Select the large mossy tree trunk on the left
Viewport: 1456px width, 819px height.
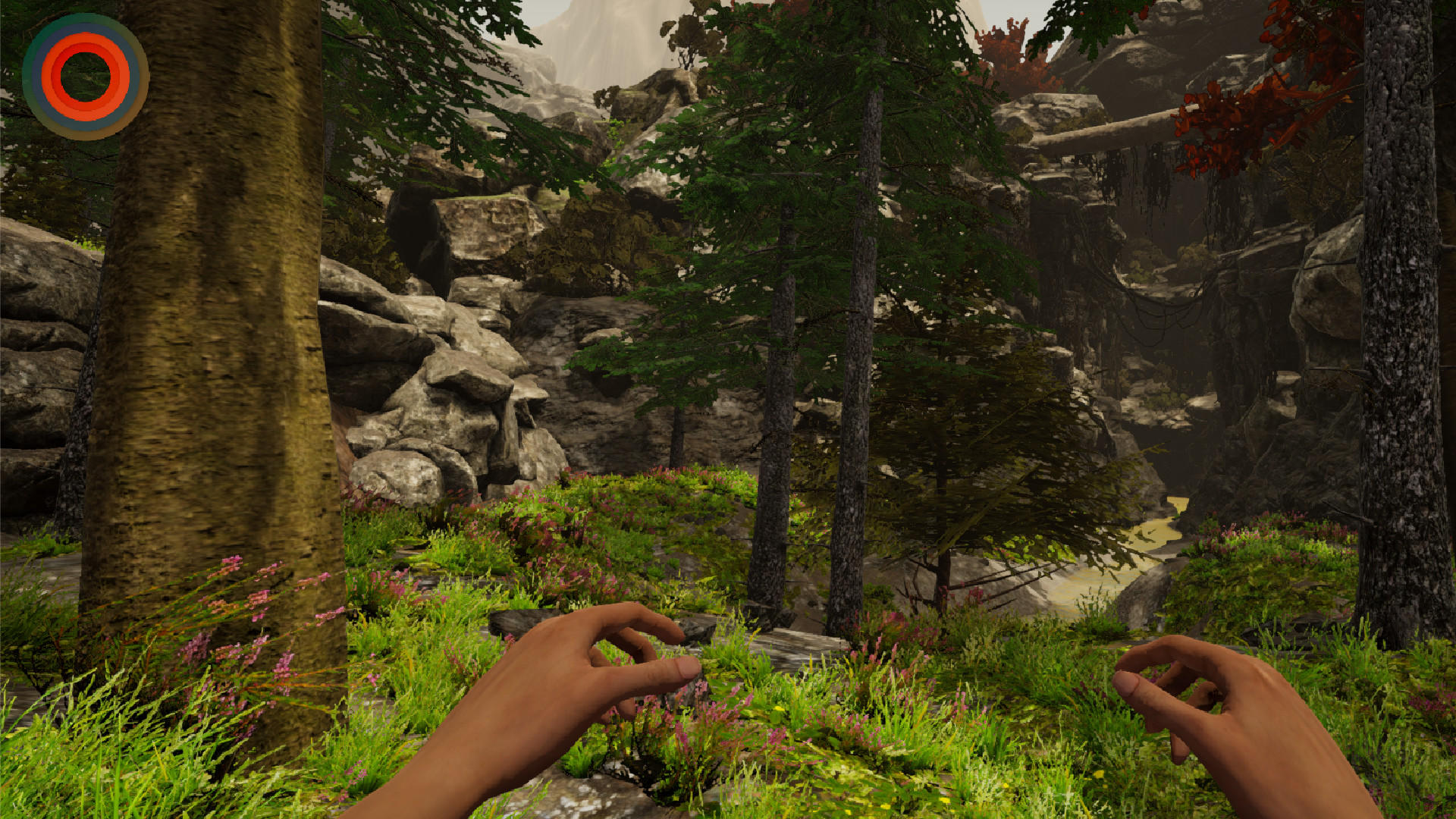212,341
